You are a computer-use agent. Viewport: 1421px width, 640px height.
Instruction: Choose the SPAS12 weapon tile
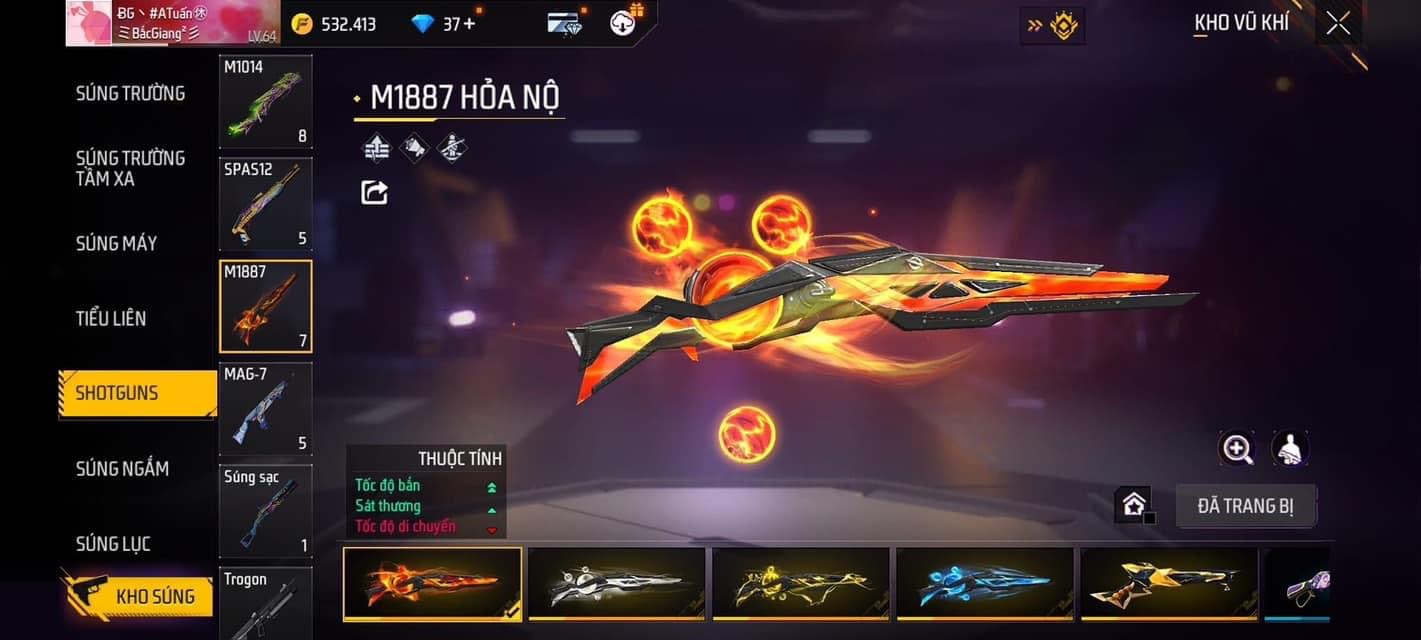click(x=265, y=203)
